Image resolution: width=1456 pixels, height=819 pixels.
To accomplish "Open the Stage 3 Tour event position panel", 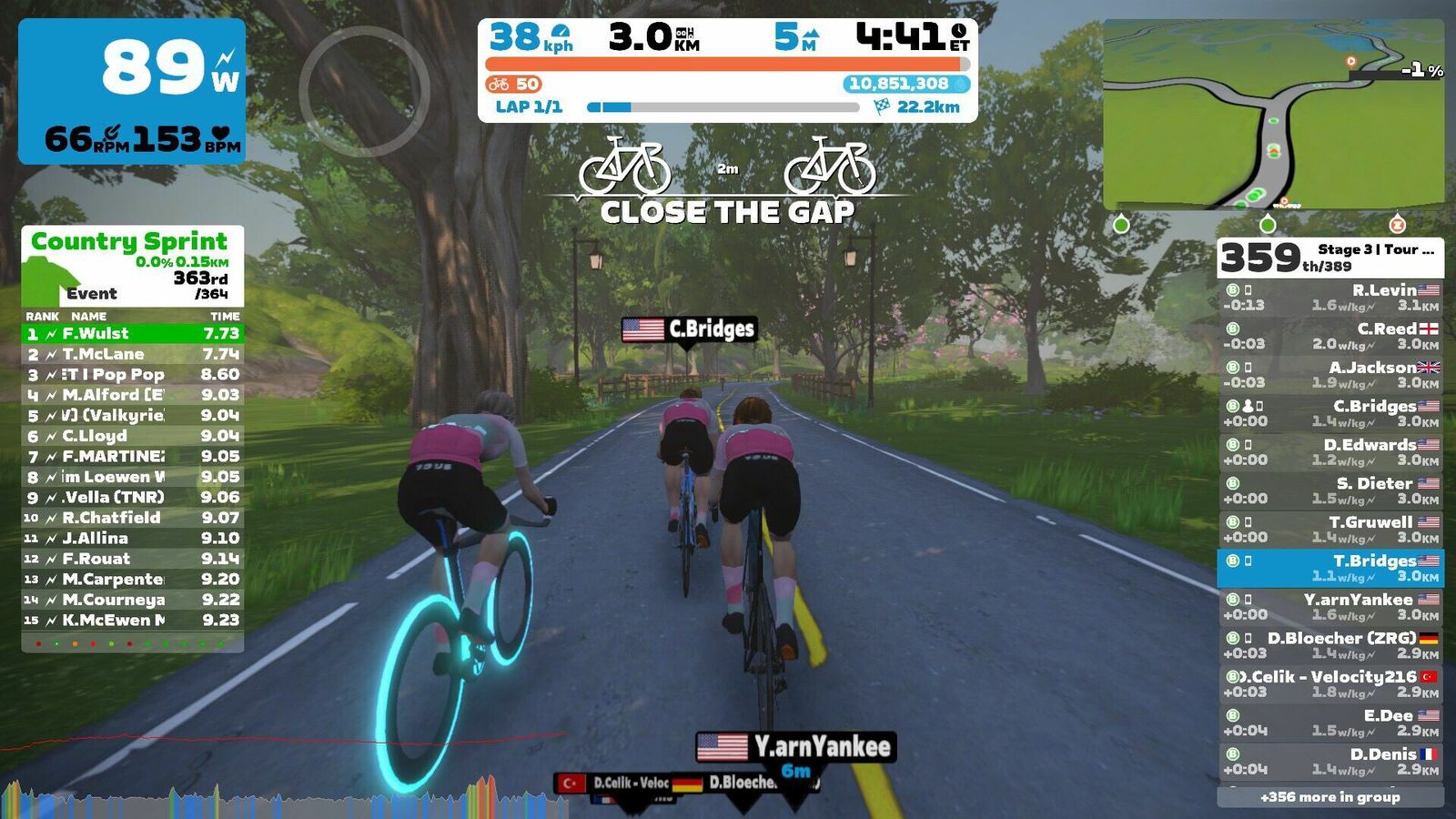I will click(x=1330, y=258).
